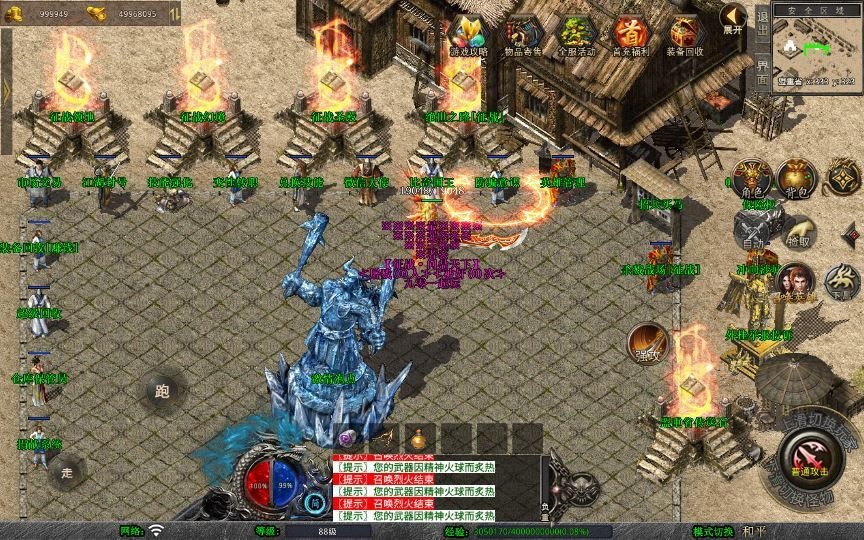Open the 全服活动 server events
Screen dimensions: 864x540
577,34
